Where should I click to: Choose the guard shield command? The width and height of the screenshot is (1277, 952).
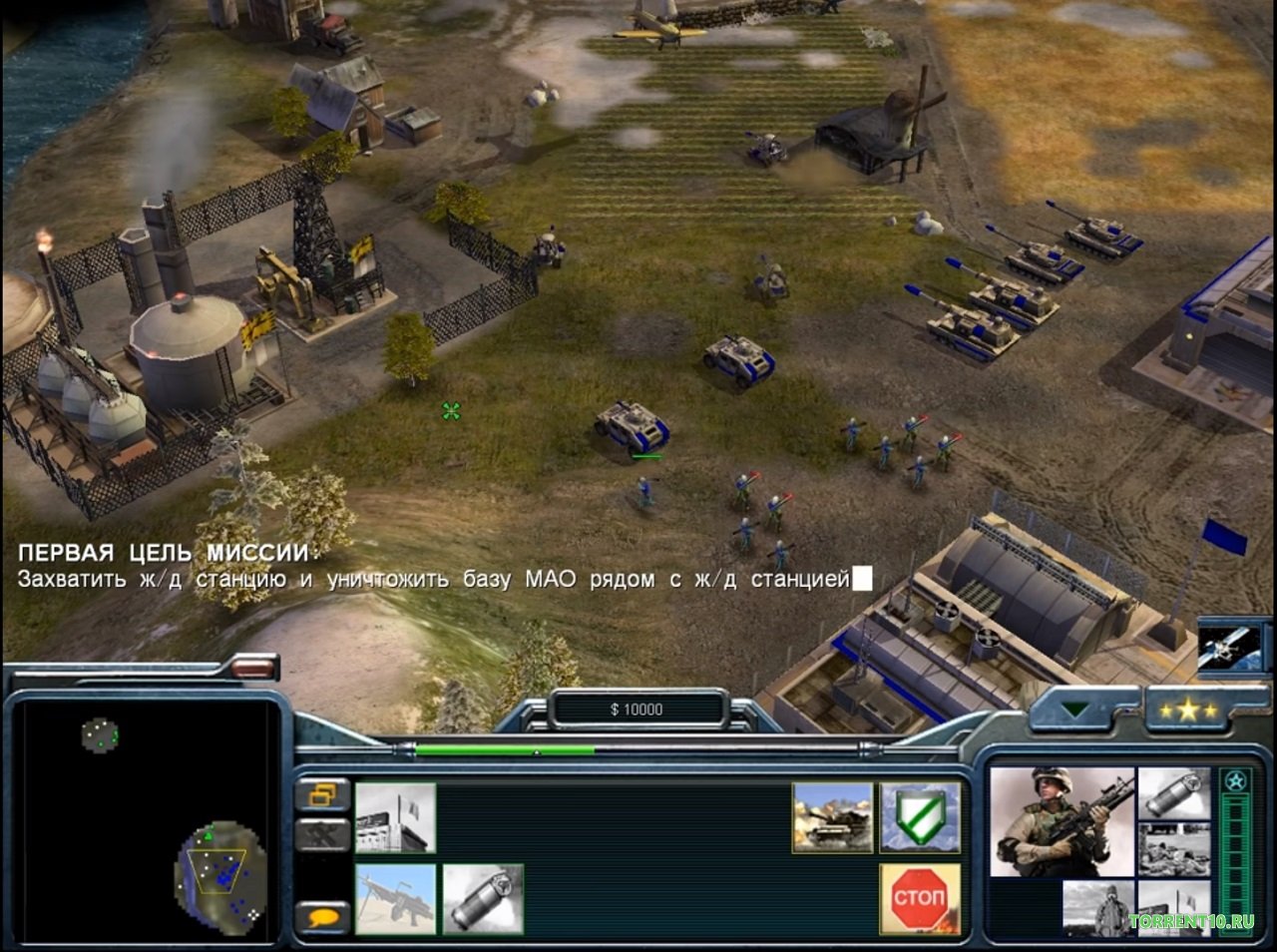919,817
